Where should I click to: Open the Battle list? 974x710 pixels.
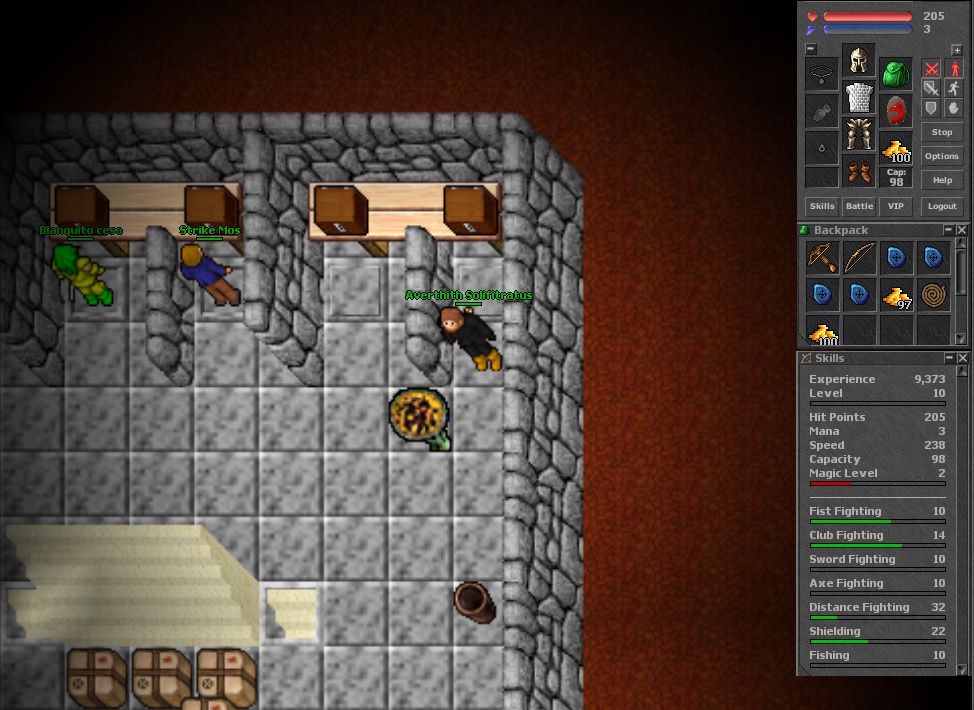tap(859, 206)
